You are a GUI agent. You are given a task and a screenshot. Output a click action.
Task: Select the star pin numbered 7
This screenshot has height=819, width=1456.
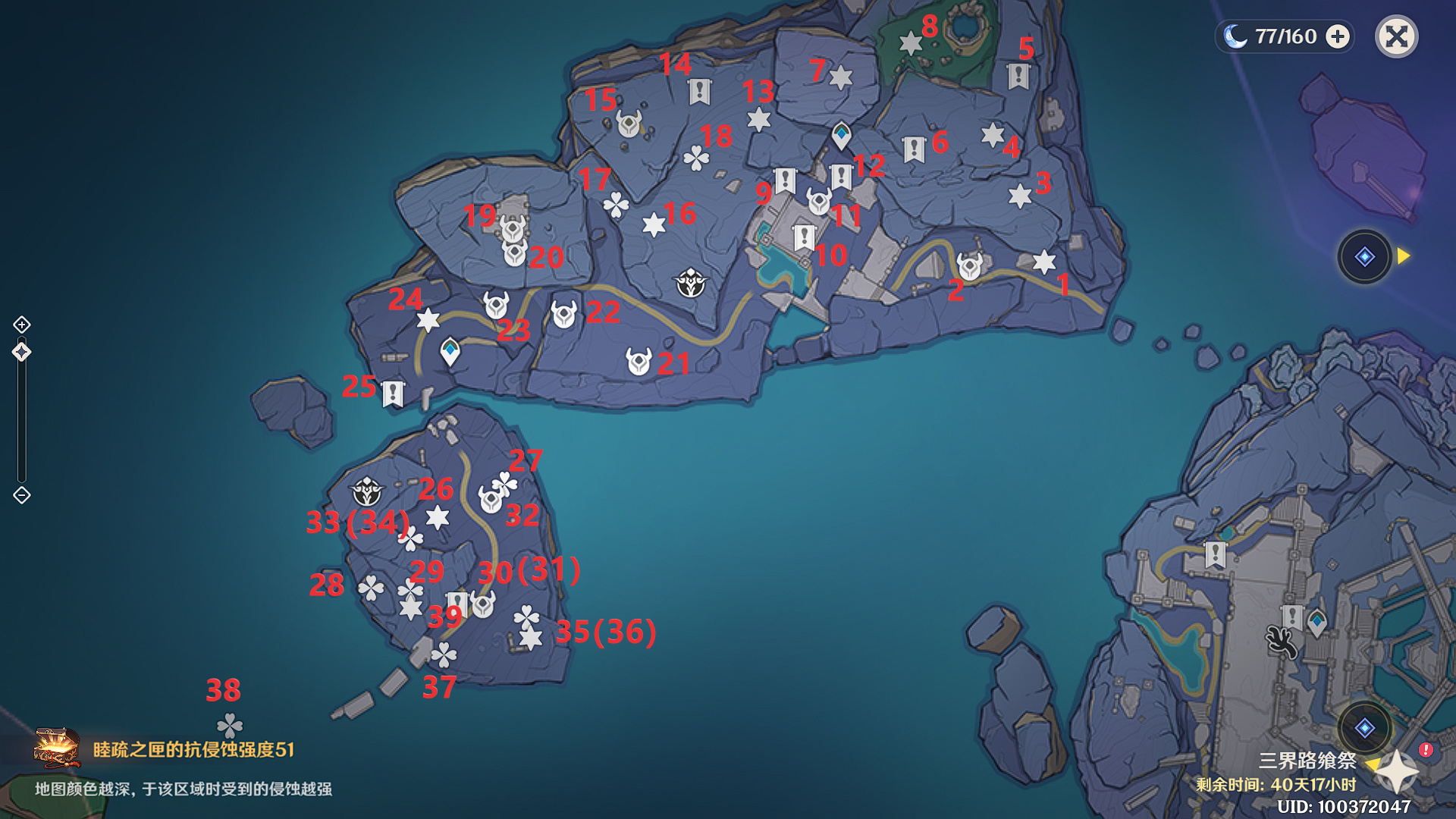pos(840,77)
